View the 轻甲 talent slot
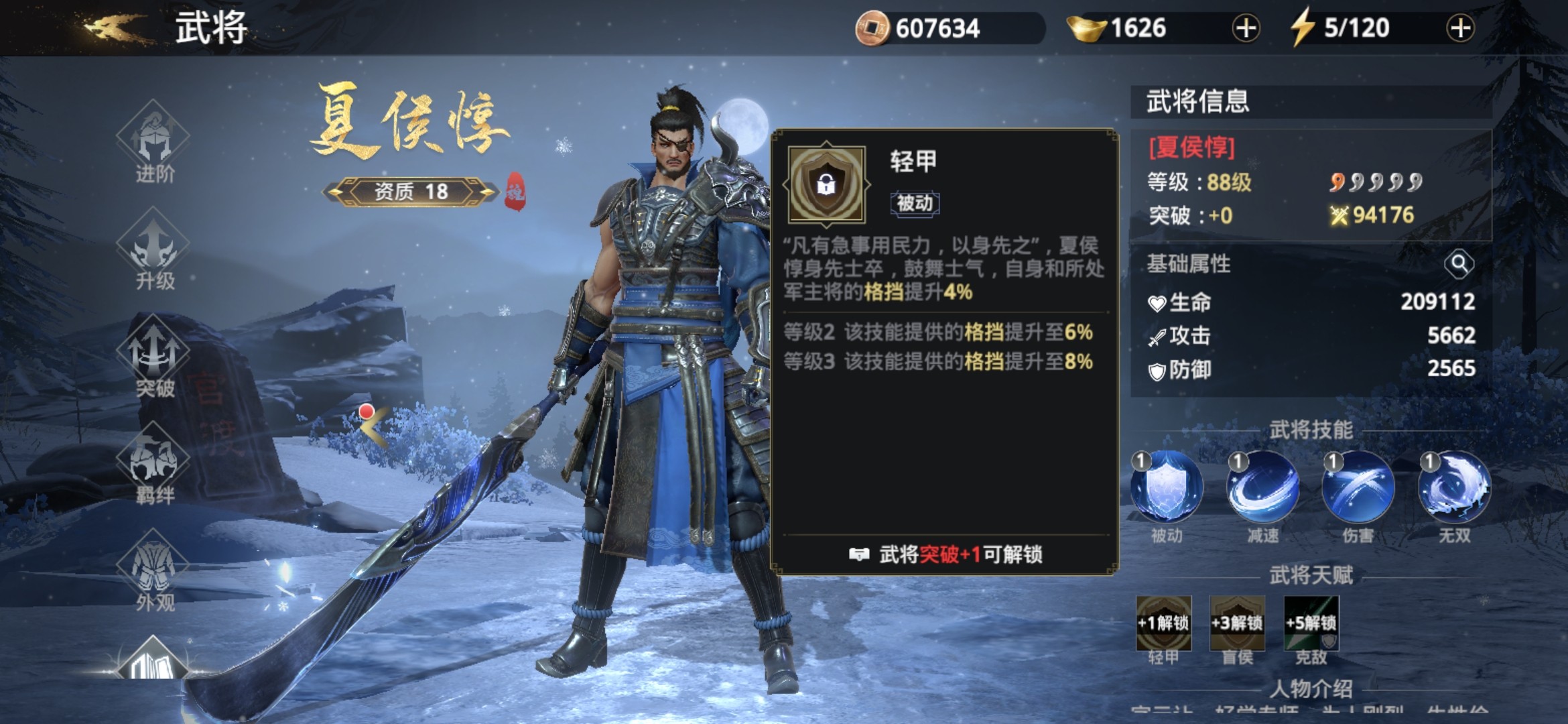The image size is (1568, 724). 1163,623
